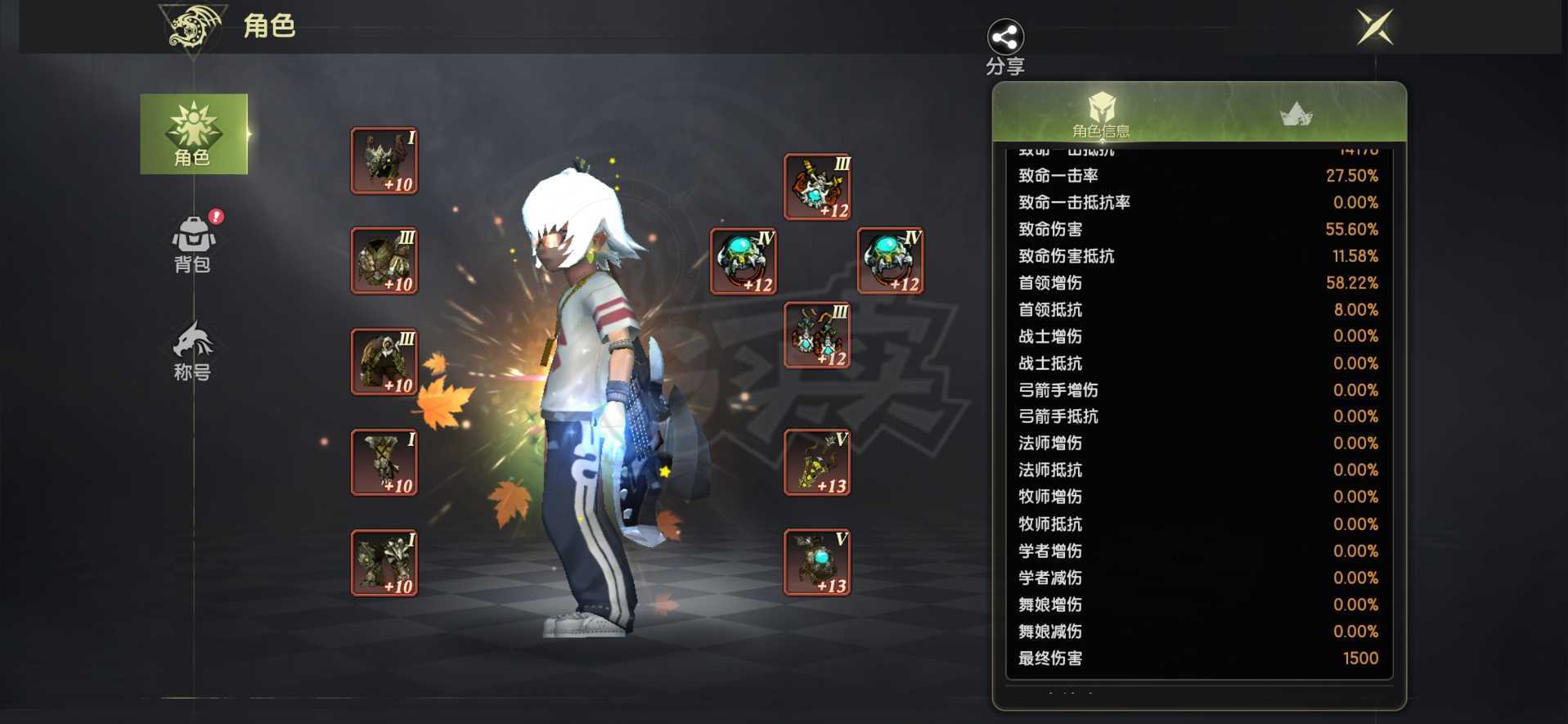
Task: Switch to the crown icon tab
Action: [x=1296, y=112]
